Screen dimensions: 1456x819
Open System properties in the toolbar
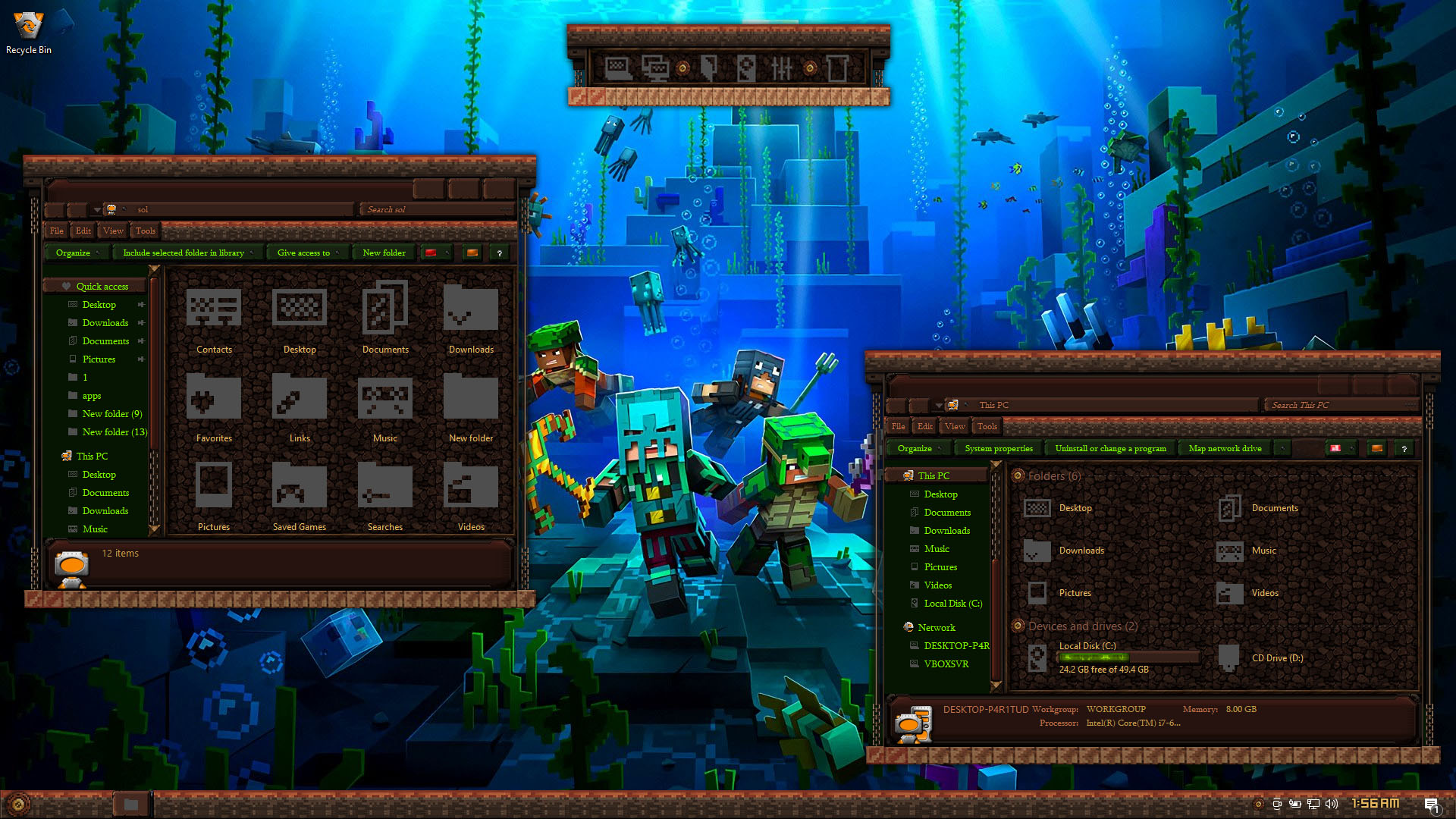(998, 448)
